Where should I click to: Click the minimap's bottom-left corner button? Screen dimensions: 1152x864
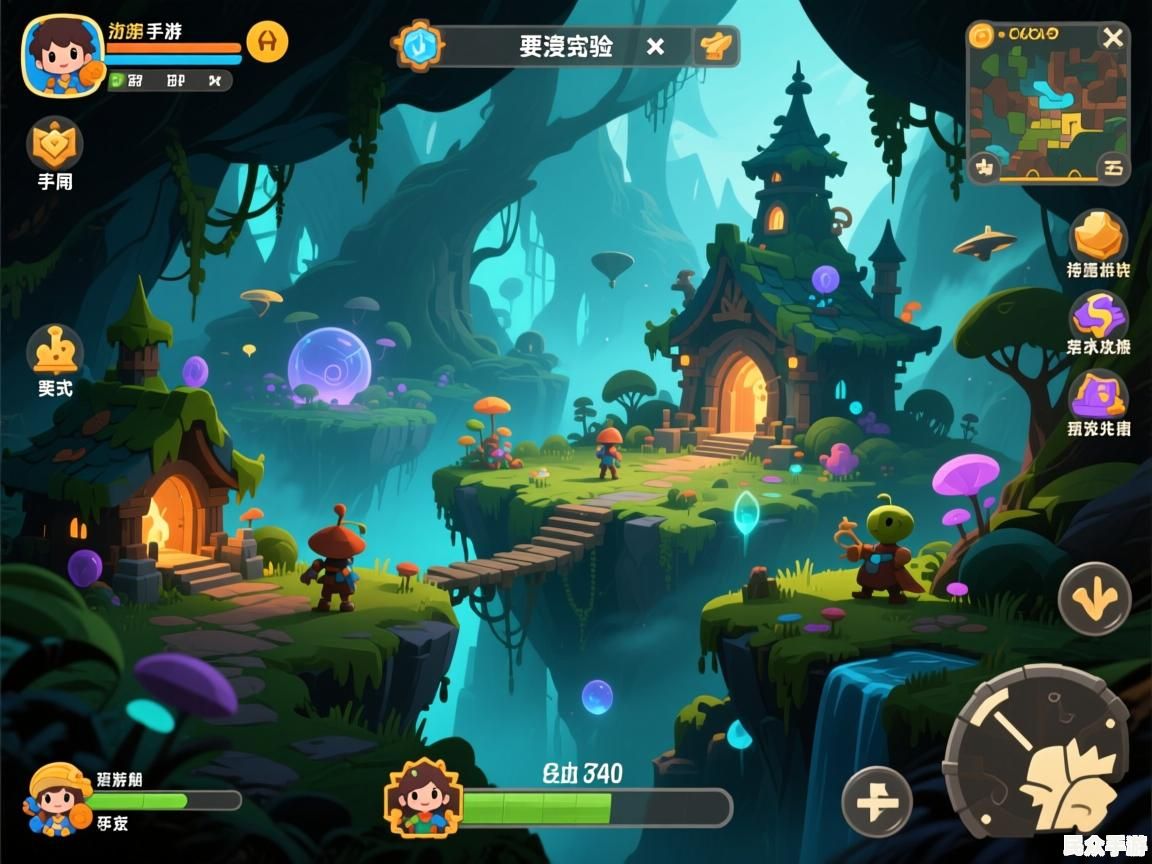[x=984, y=167]
